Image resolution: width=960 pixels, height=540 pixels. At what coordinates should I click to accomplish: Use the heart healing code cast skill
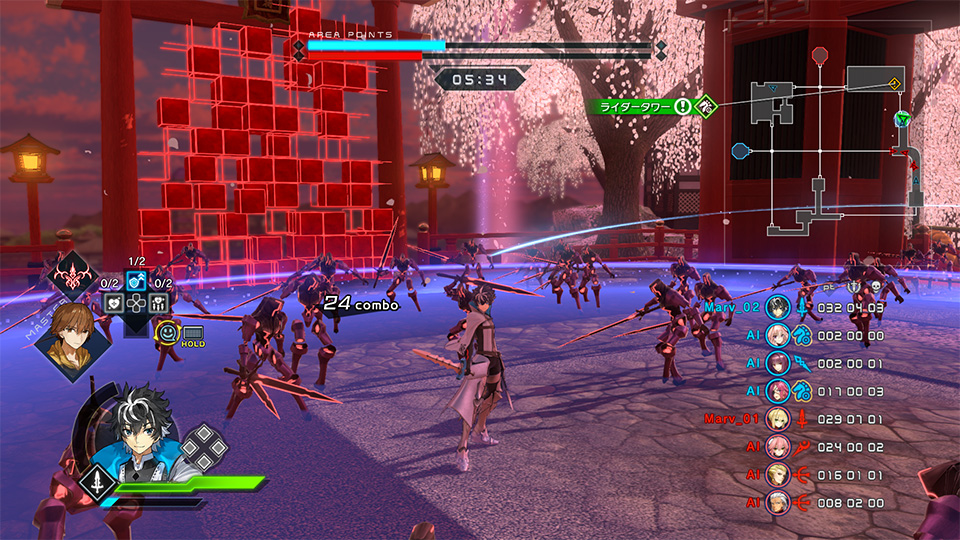(115, 303)
